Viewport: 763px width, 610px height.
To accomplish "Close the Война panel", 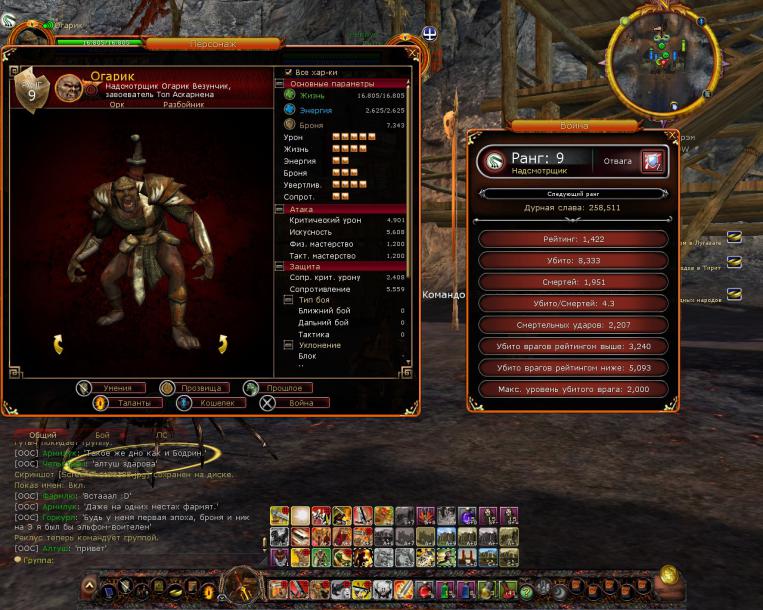I will [x=671, y=135].
